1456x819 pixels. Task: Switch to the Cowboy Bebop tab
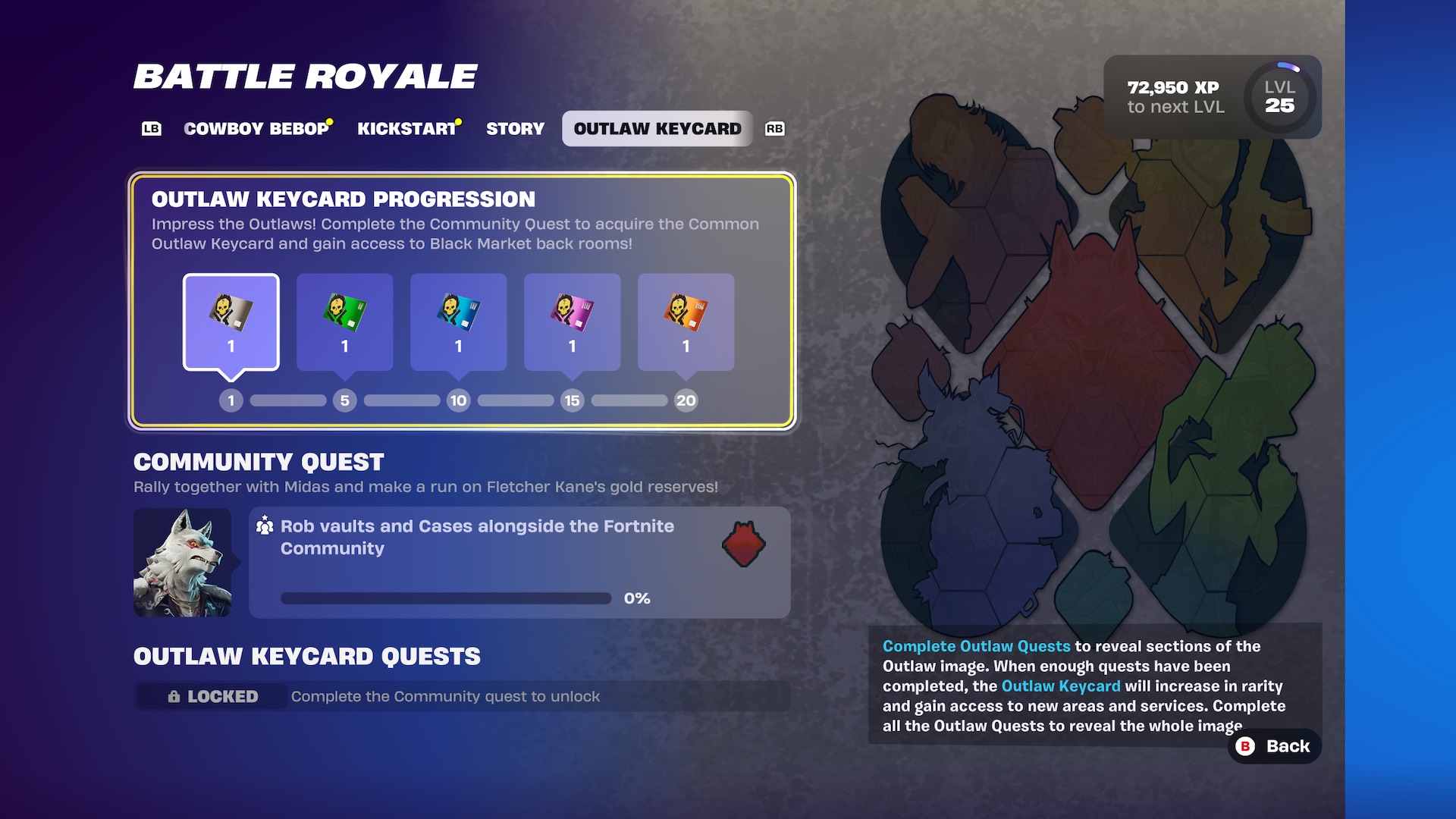tap(256, 128)
